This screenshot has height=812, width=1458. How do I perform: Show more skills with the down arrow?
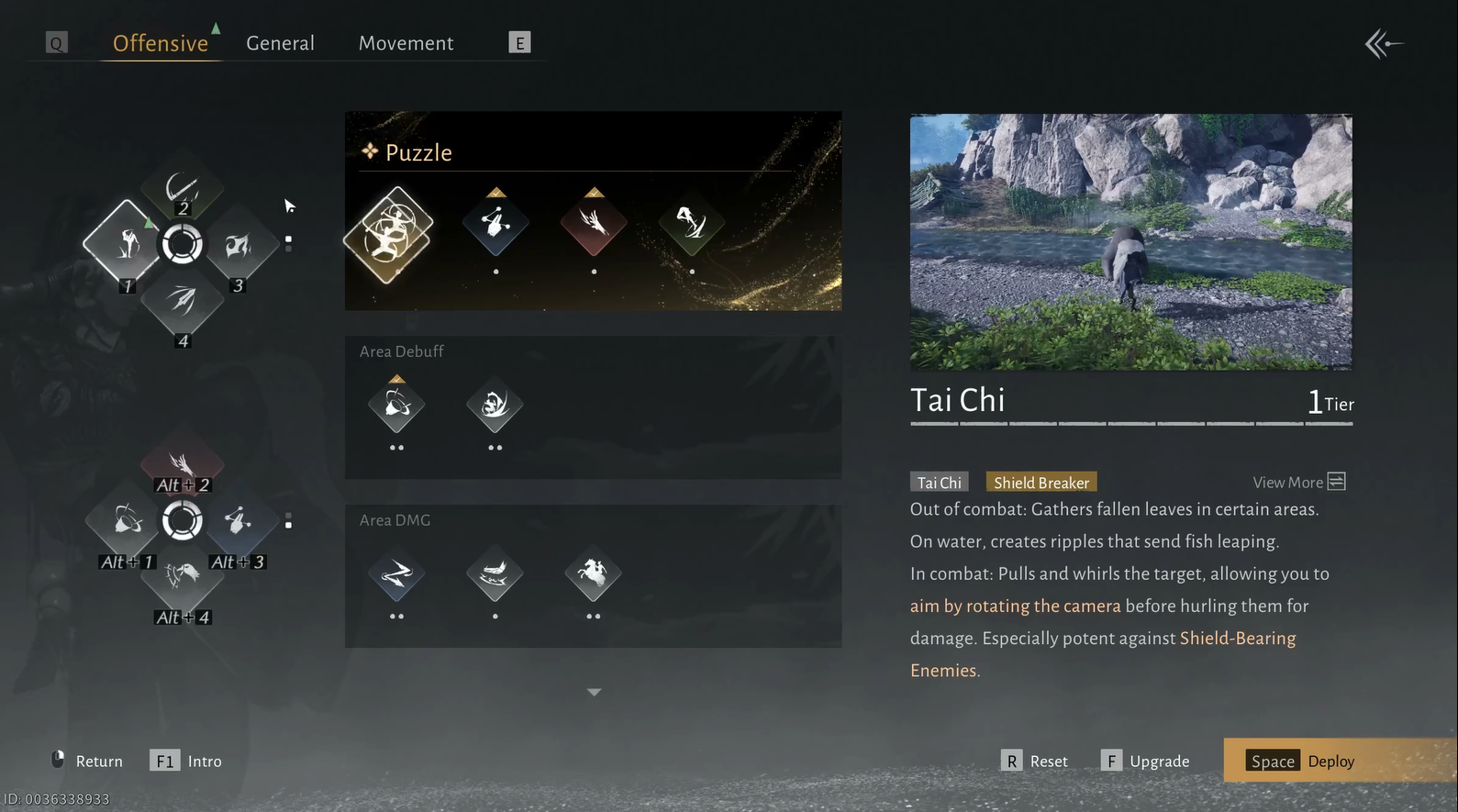pyautogui.click(x=594, y=692)
